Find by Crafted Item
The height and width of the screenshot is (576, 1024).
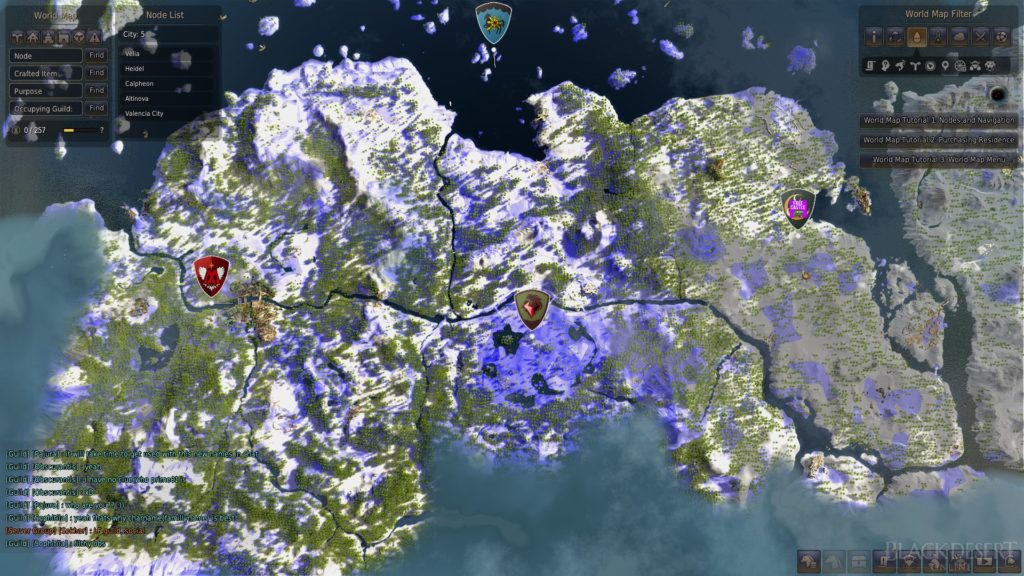pyautogui.click(x=96, y=73)
